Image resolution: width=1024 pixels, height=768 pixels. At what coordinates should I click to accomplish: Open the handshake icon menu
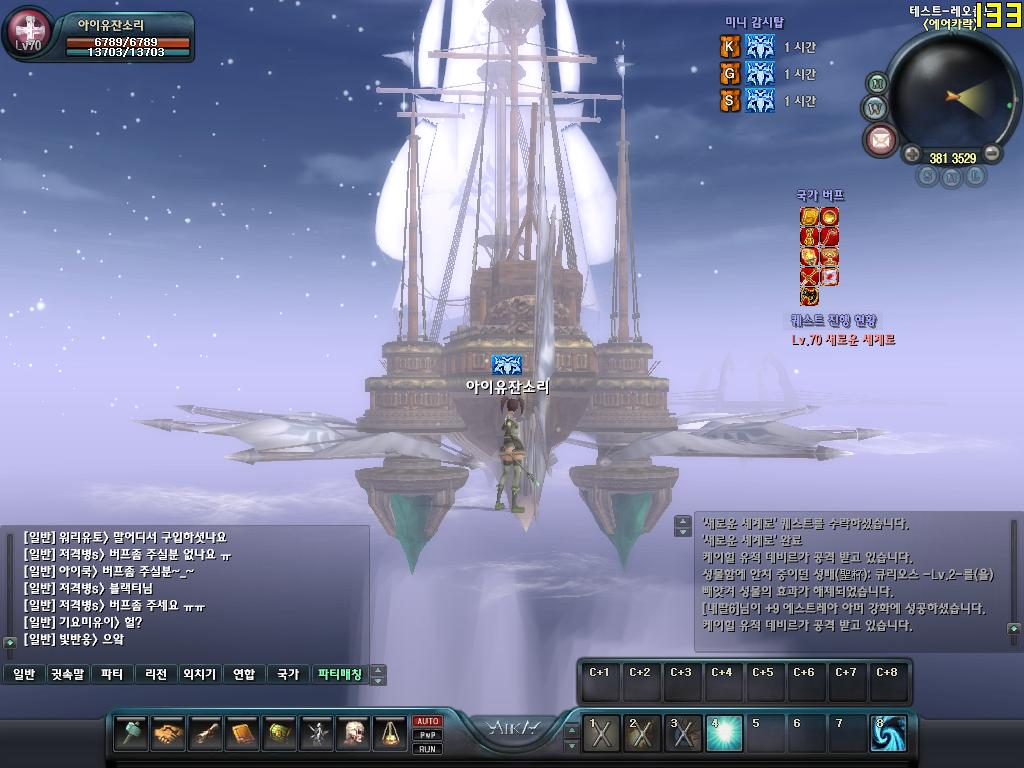[168, 734]
